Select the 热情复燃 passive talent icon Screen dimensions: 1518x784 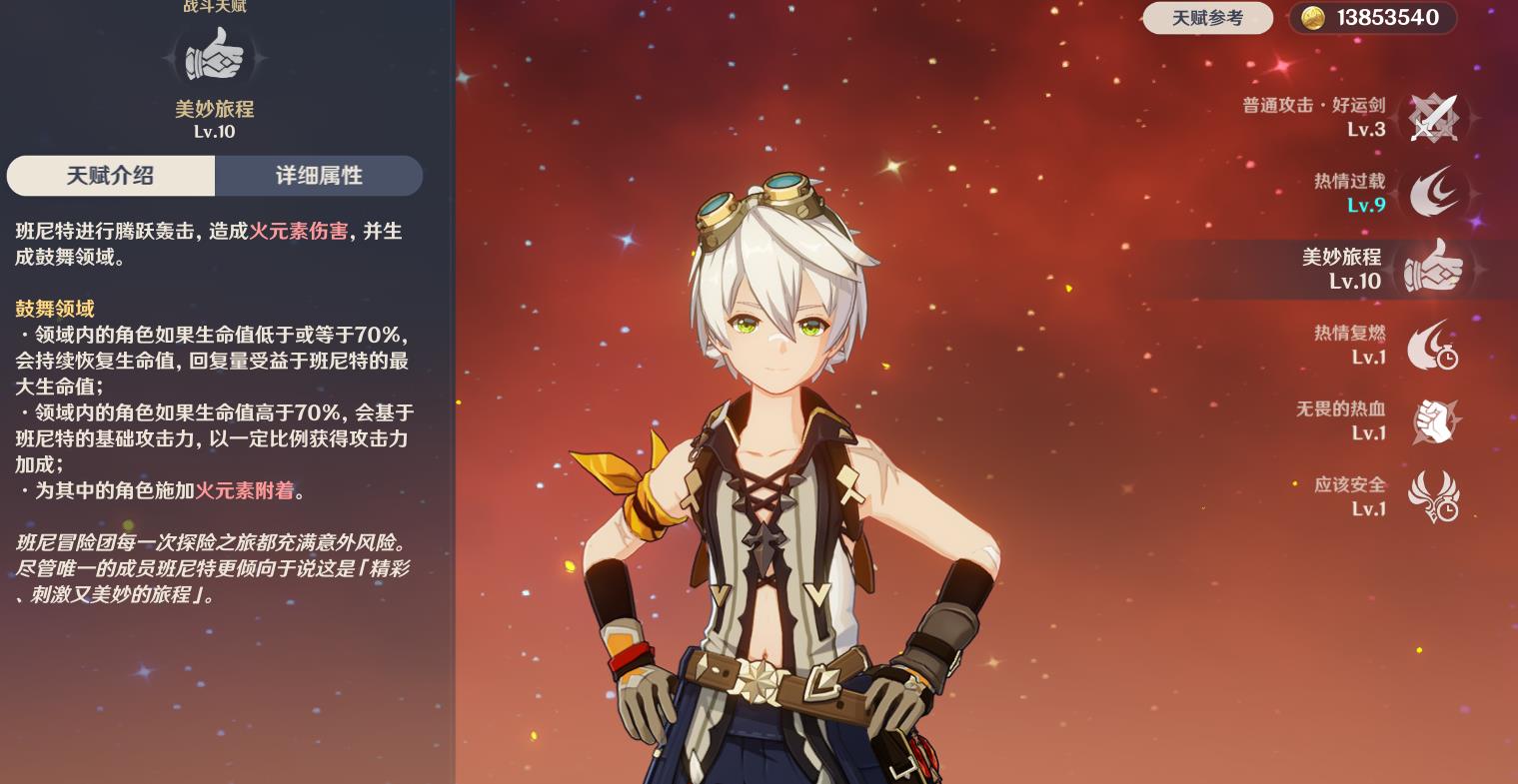click(x=1433, y=345)
